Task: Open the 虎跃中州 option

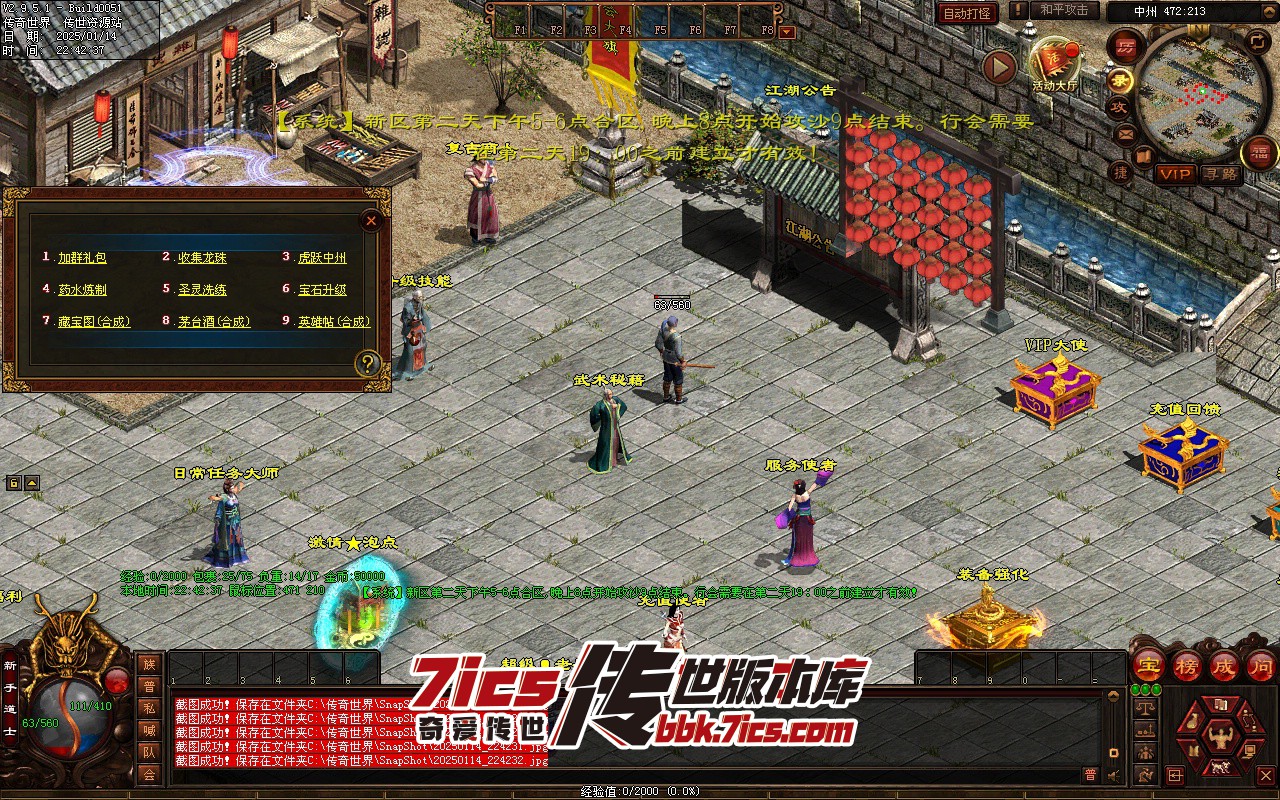Action: (322, 258)
